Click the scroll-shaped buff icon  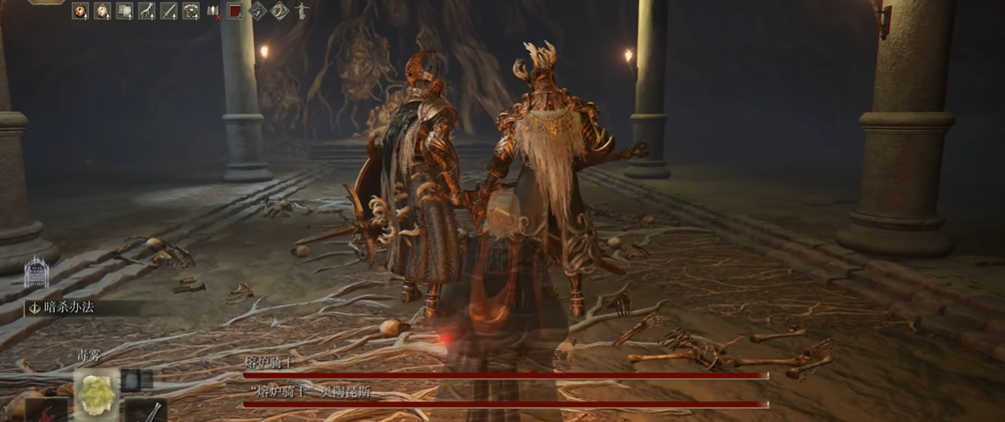pos(124,12)
